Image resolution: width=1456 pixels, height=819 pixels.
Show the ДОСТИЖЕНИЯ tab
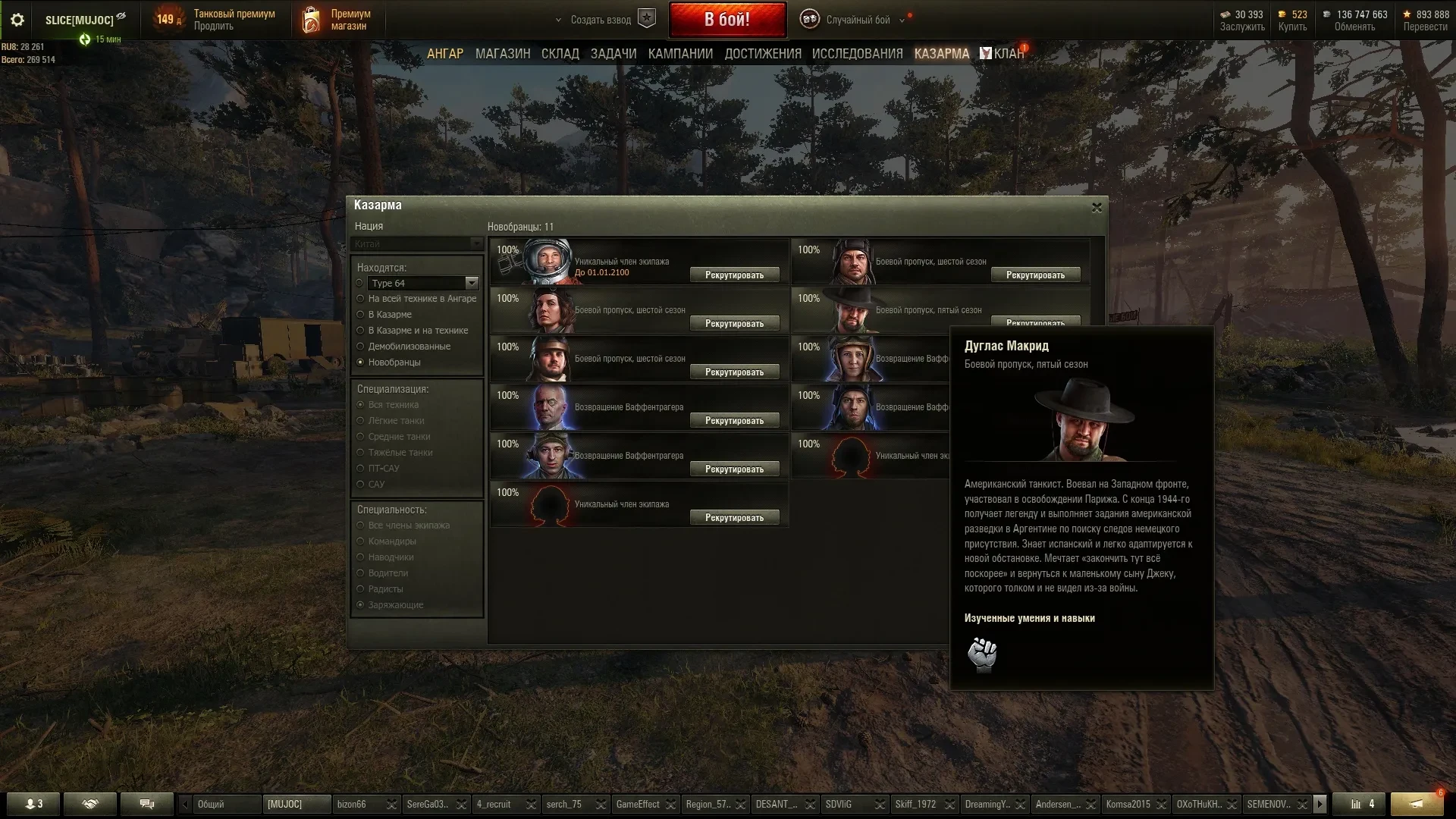point(763,54)
